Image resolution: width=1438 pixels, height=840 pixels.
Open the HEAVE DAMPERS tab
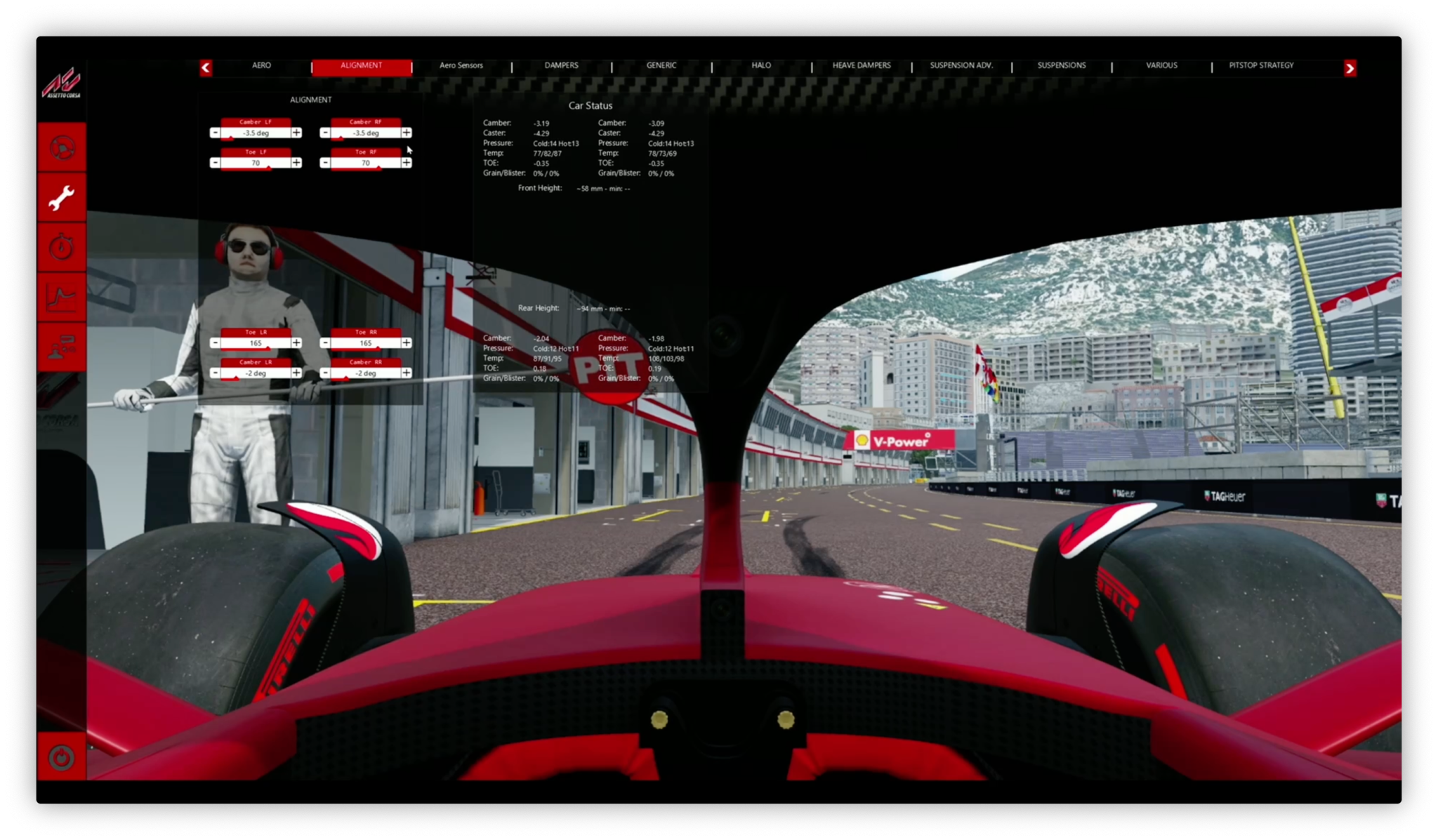(x=862, y=65)
